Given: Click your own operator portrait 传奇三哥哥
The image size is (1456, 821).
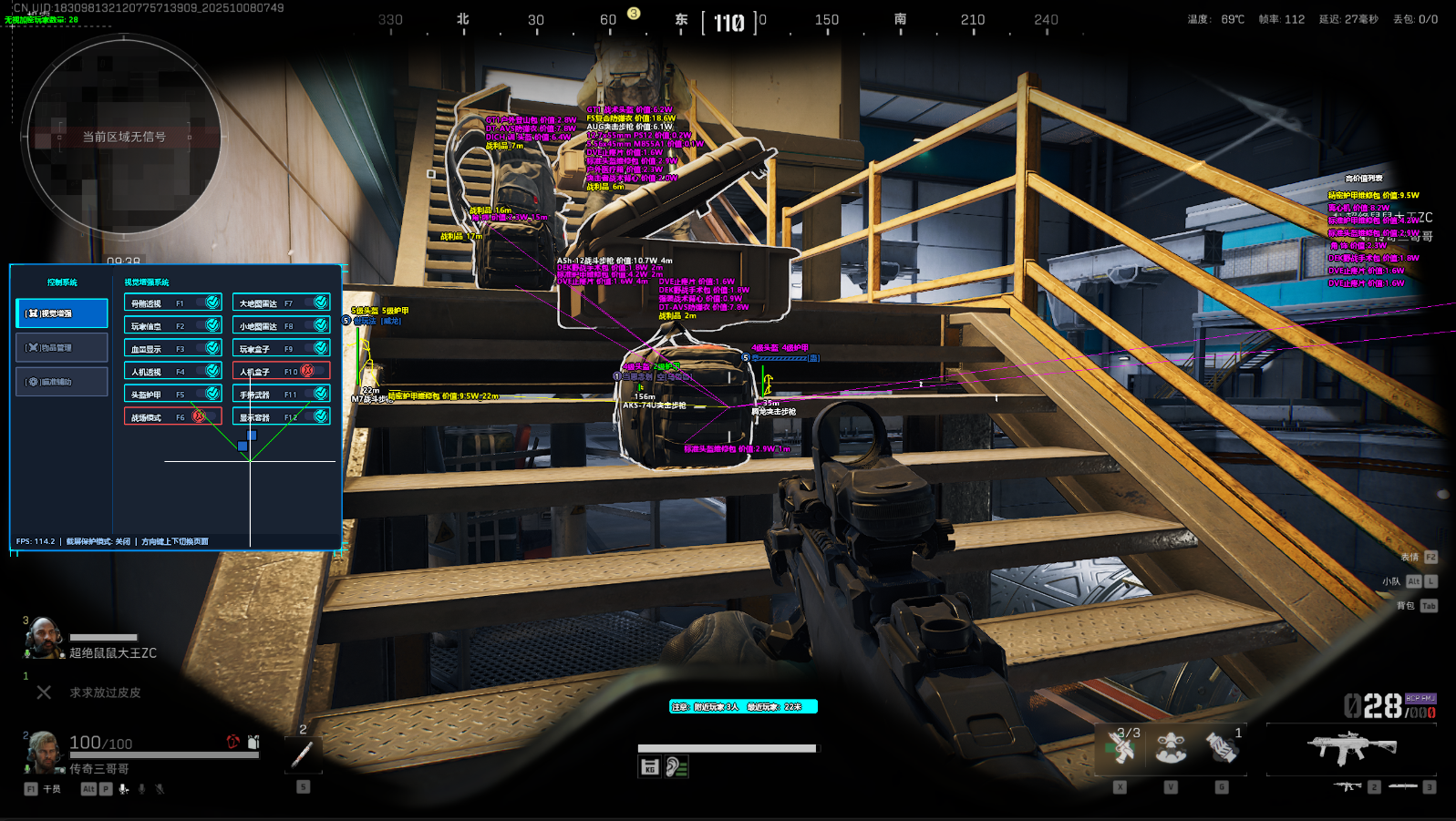Looking at the screenshot, I should click(x=43, y=753).
